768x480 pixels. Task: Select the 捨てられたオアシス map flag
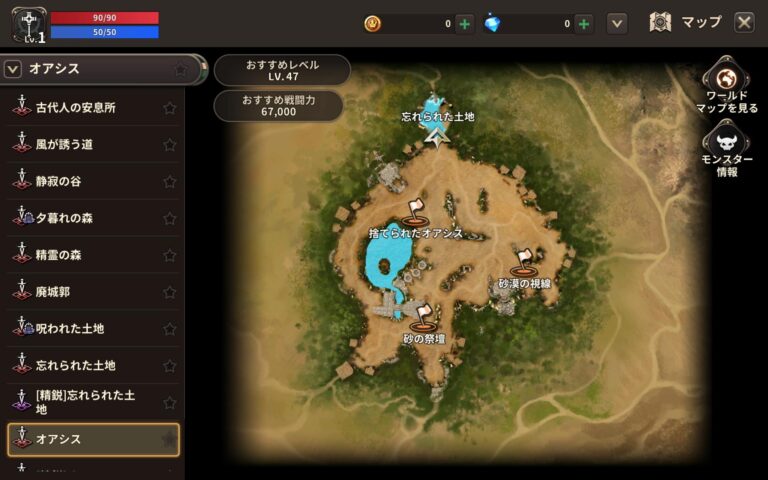point(416,211)
